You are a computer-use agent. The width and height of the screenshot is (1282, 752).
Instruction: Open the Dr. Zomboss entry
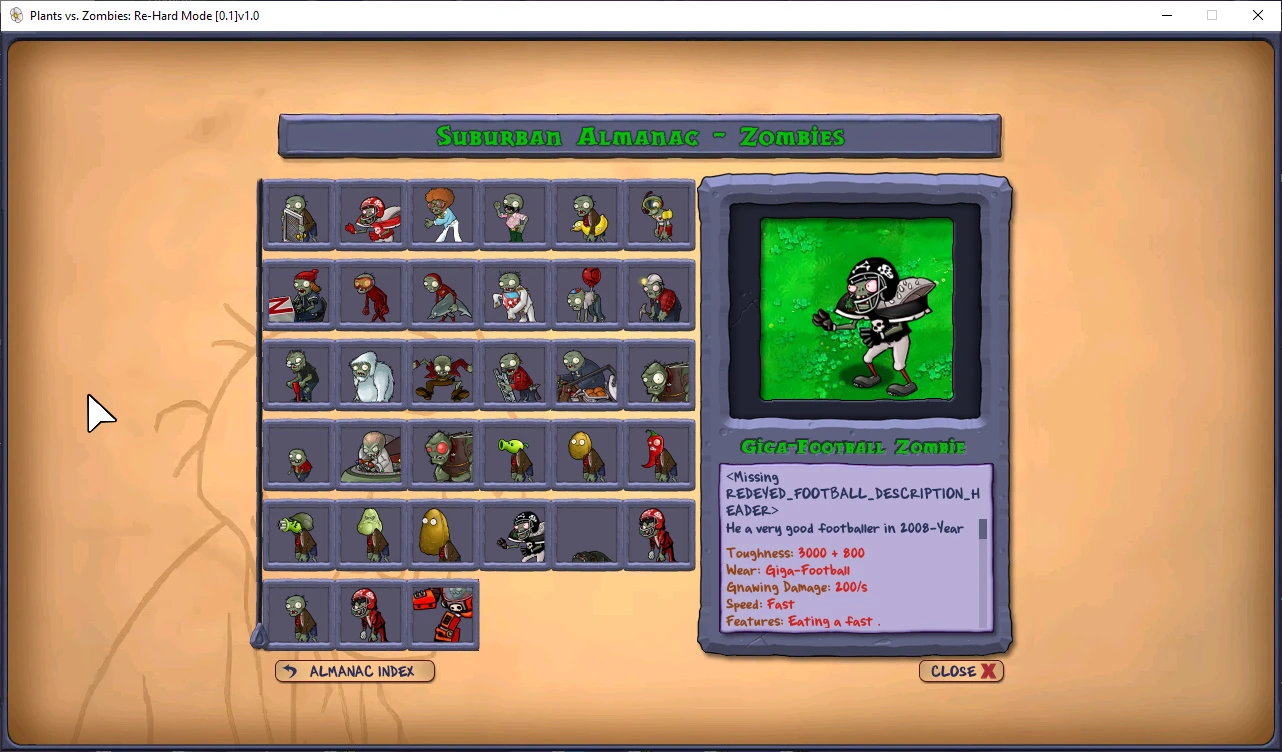(370, 453)
